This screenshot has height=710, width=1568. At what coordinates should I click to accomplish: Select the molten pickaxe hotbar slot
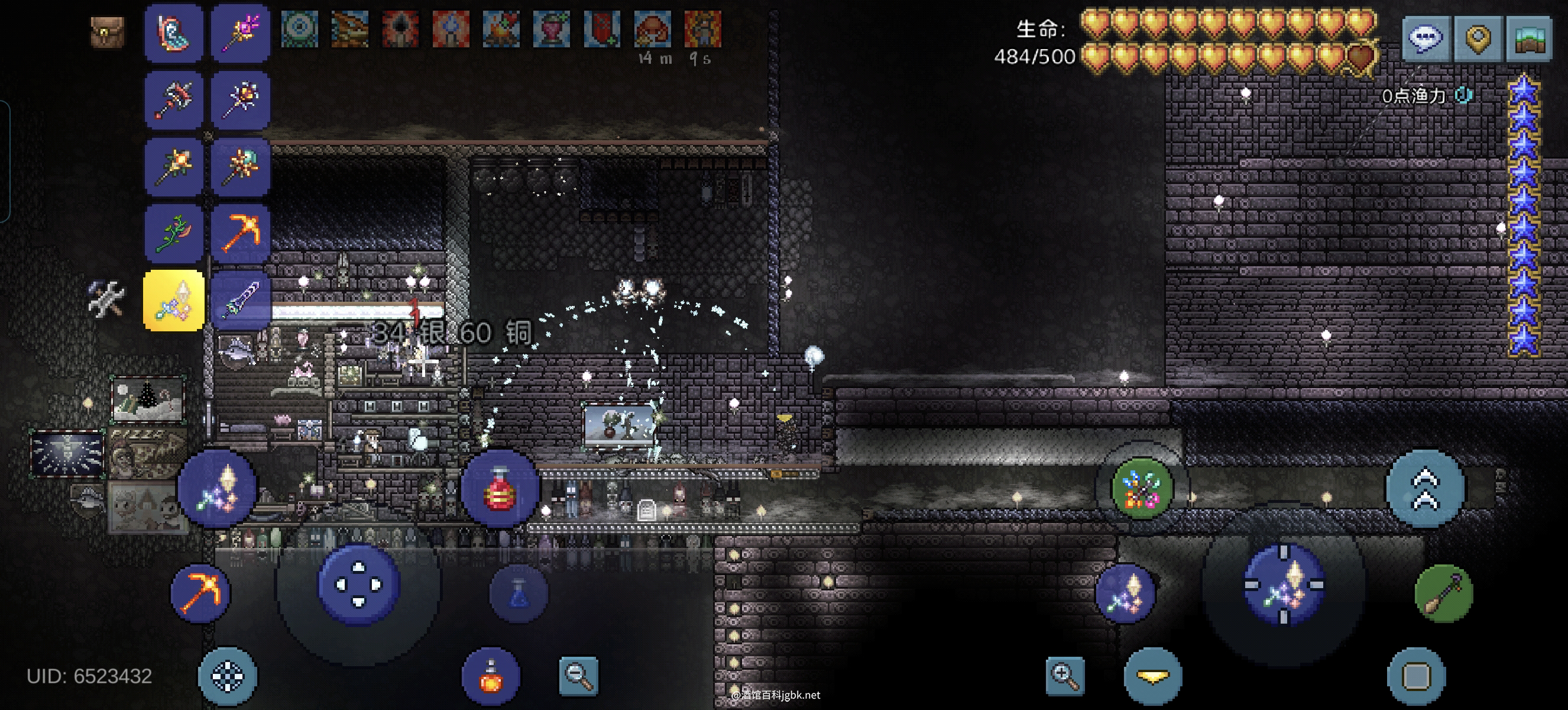241,232
